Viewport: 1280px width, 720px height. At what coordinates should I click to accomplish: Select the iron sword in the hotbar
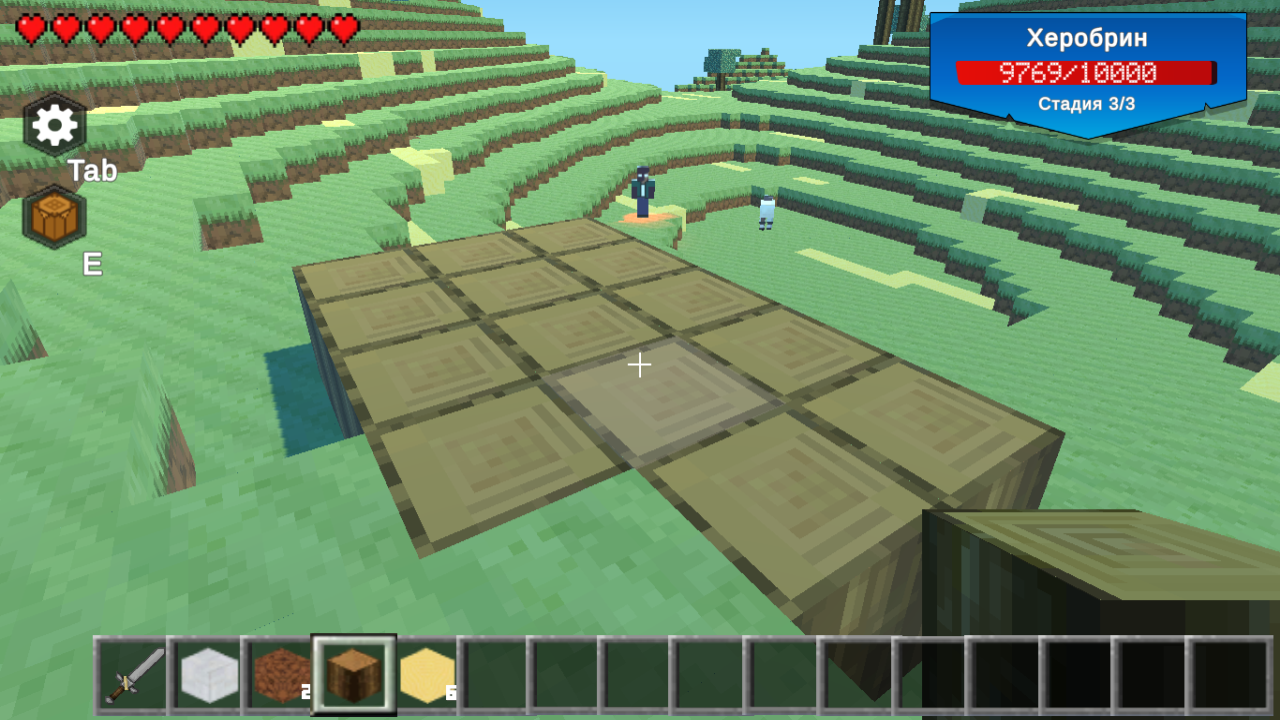(x=134, y=674)
